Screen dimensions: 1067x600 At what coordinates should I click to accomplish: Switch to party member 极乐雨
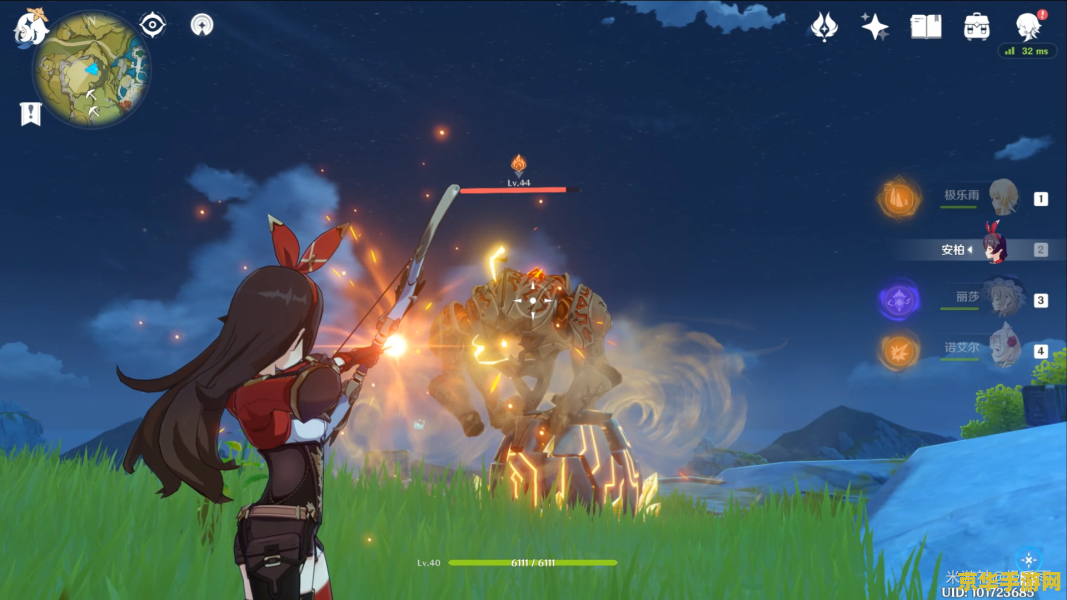click(x=1003, y=197)
